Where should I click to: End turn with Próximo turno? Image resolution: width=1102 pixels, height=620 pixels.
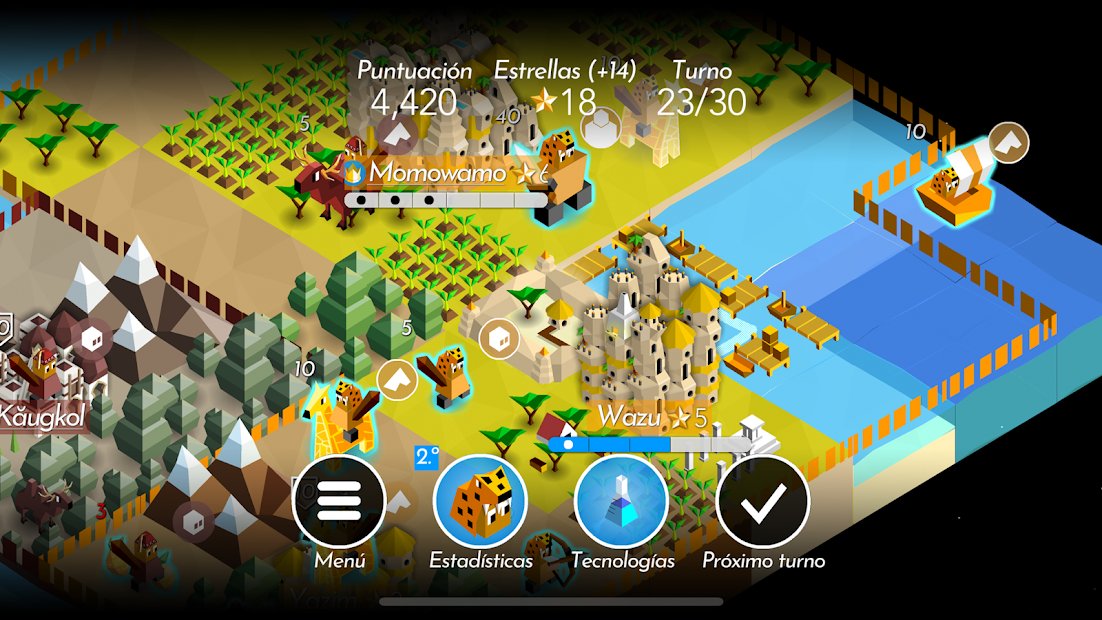[763, 501]
